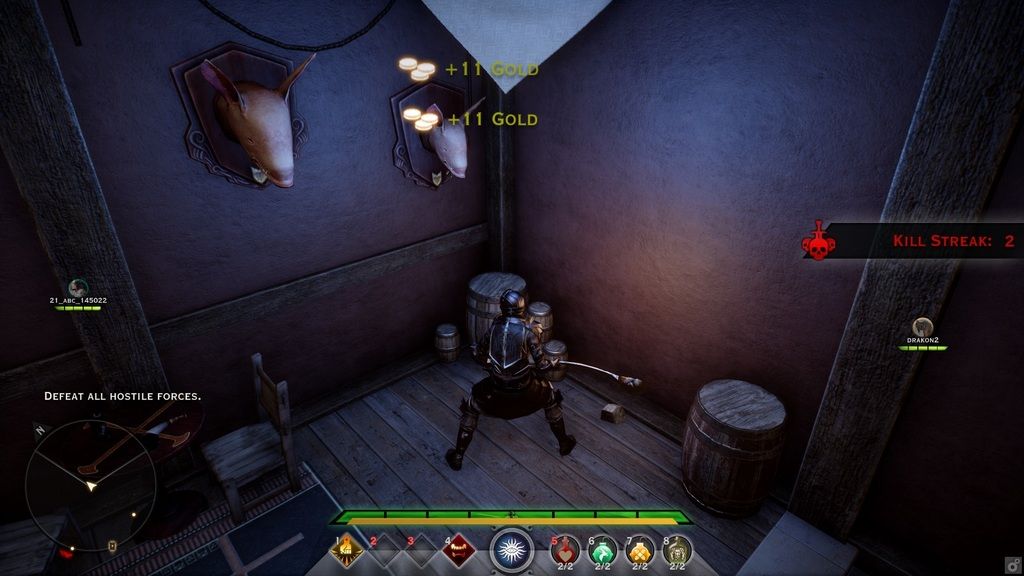Drink the red heart healing potion
Screen dimensions: 1024x576
tap(567, 550)
